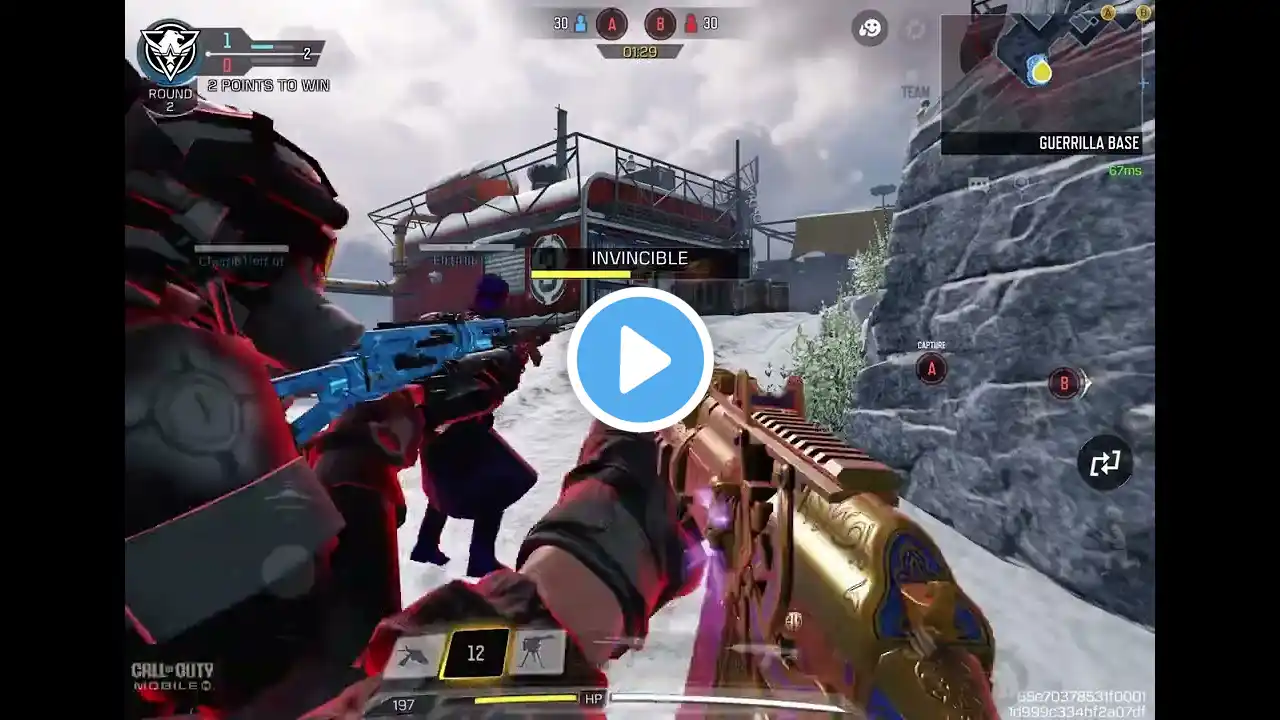Open the quick chat message icon
The width and height of the screenshot is (1280, 720).
[978, 183]
